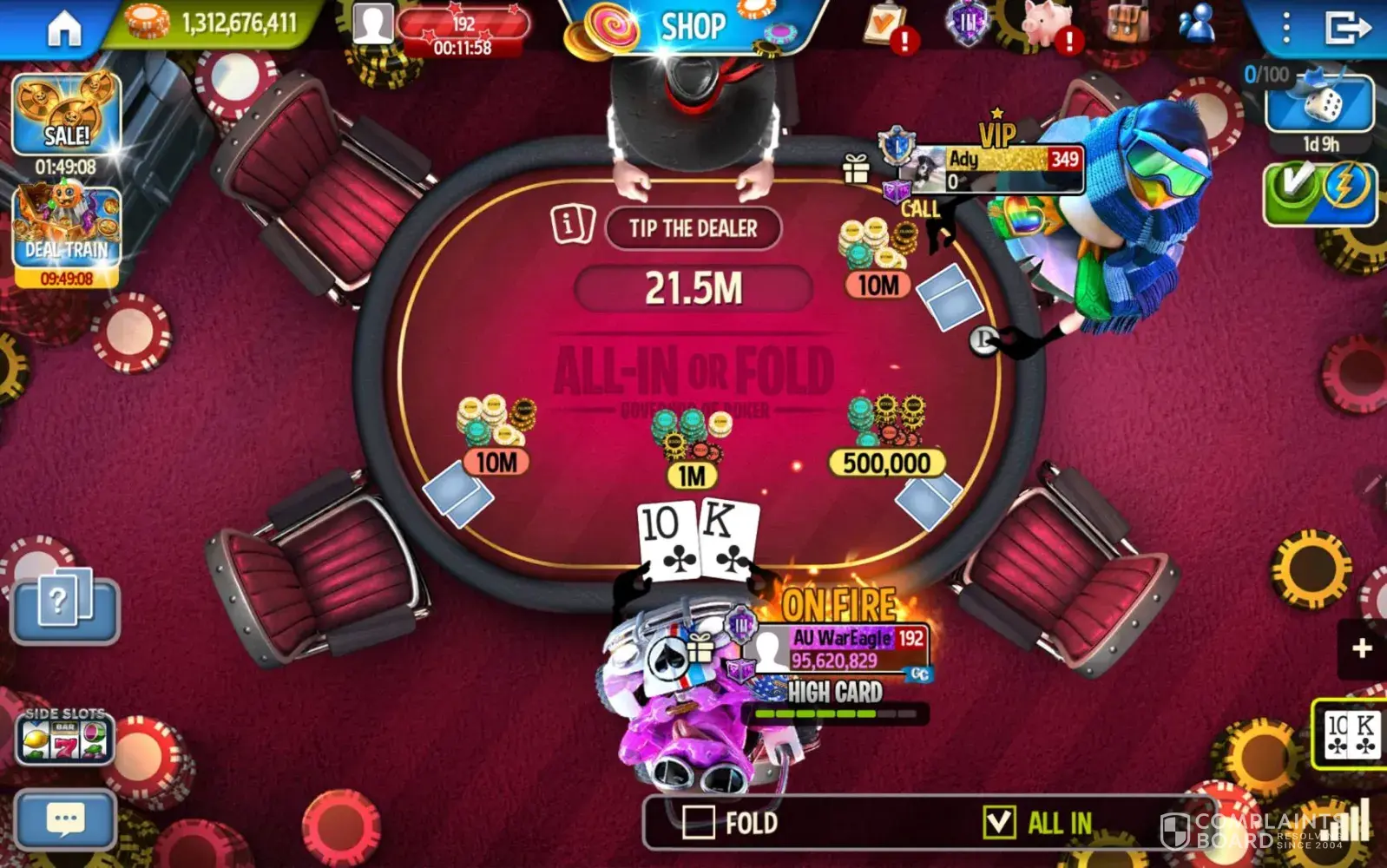Open the dice challenge panel
This screenshot has width=1387, height=868.
coord(1319,103)
